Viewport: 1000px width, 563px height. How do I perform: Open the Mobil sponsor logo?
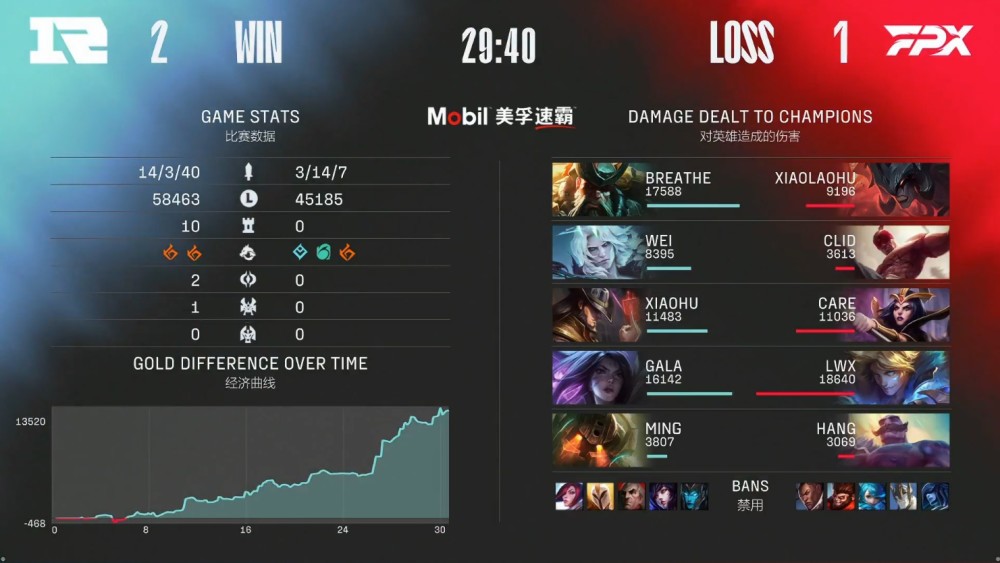coord(501,116)
